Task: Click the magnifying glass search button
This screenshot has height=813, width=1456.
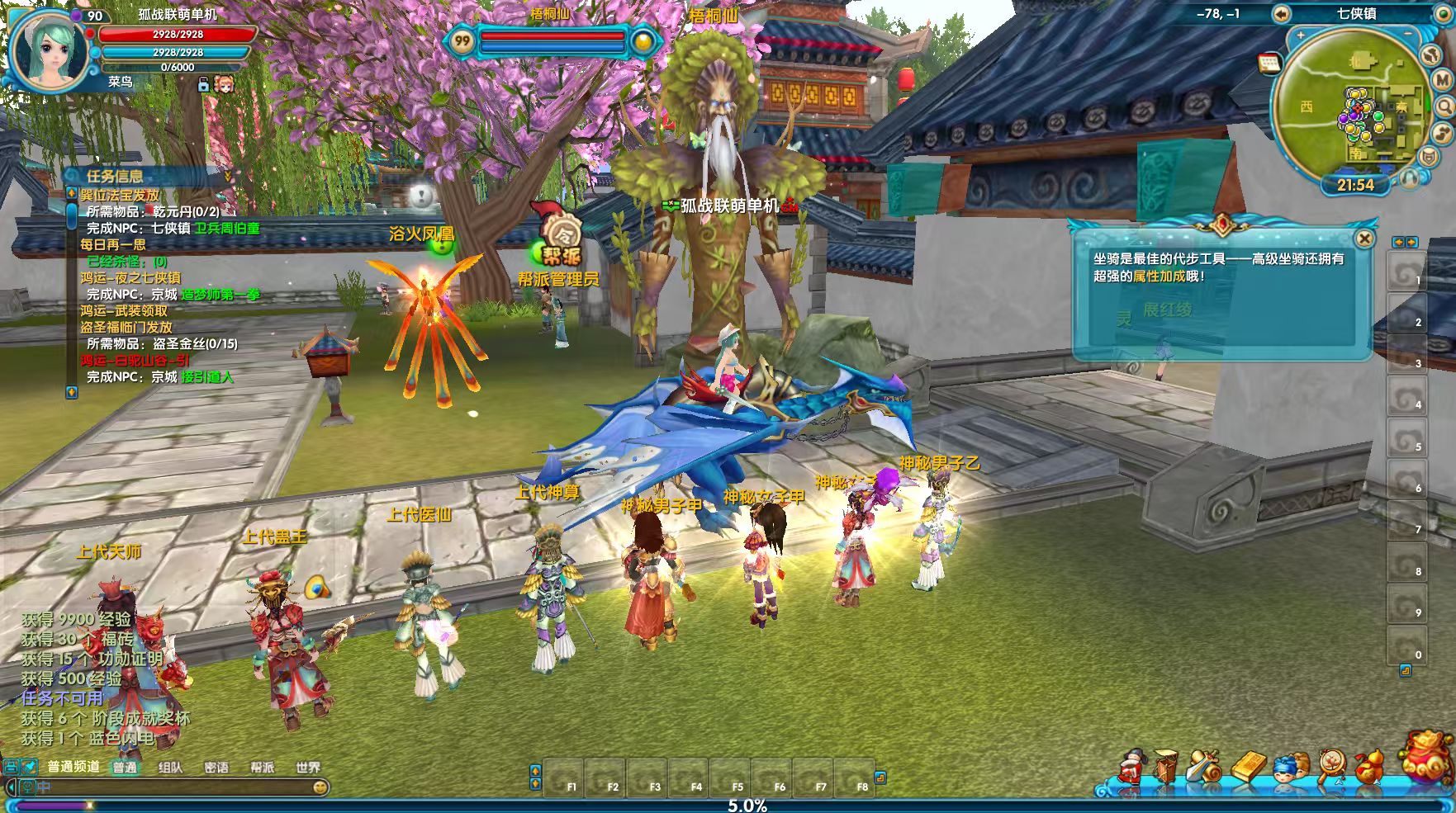Action: 1444,106
